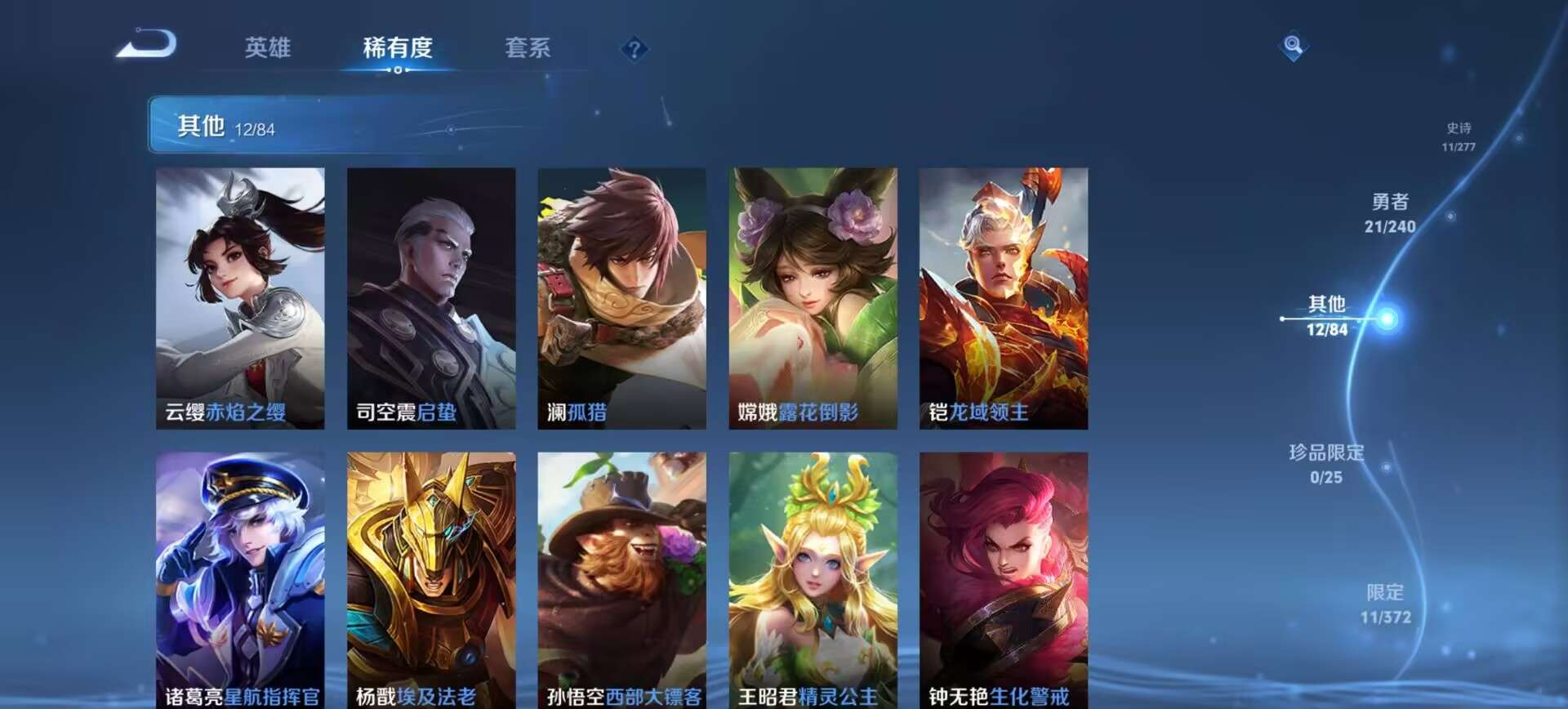Image resolution: width=1568 pixels, height=709 pixels.
Task: Stay on the 稀有度 tab
Action: [x=398, y=48]
